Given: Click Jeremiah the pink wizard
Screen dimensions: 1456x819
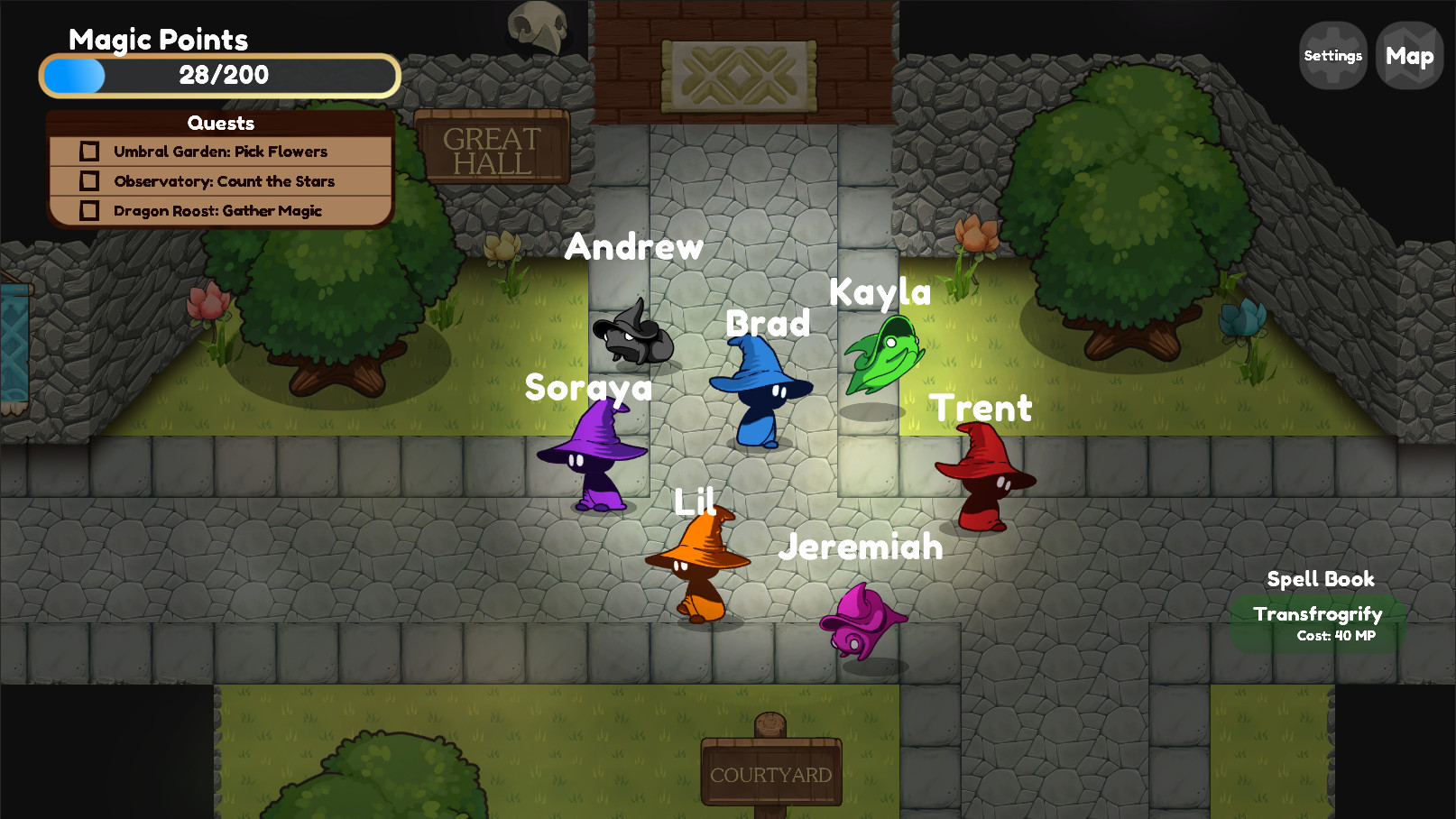Looking at the screenshot, I should 862,622.
